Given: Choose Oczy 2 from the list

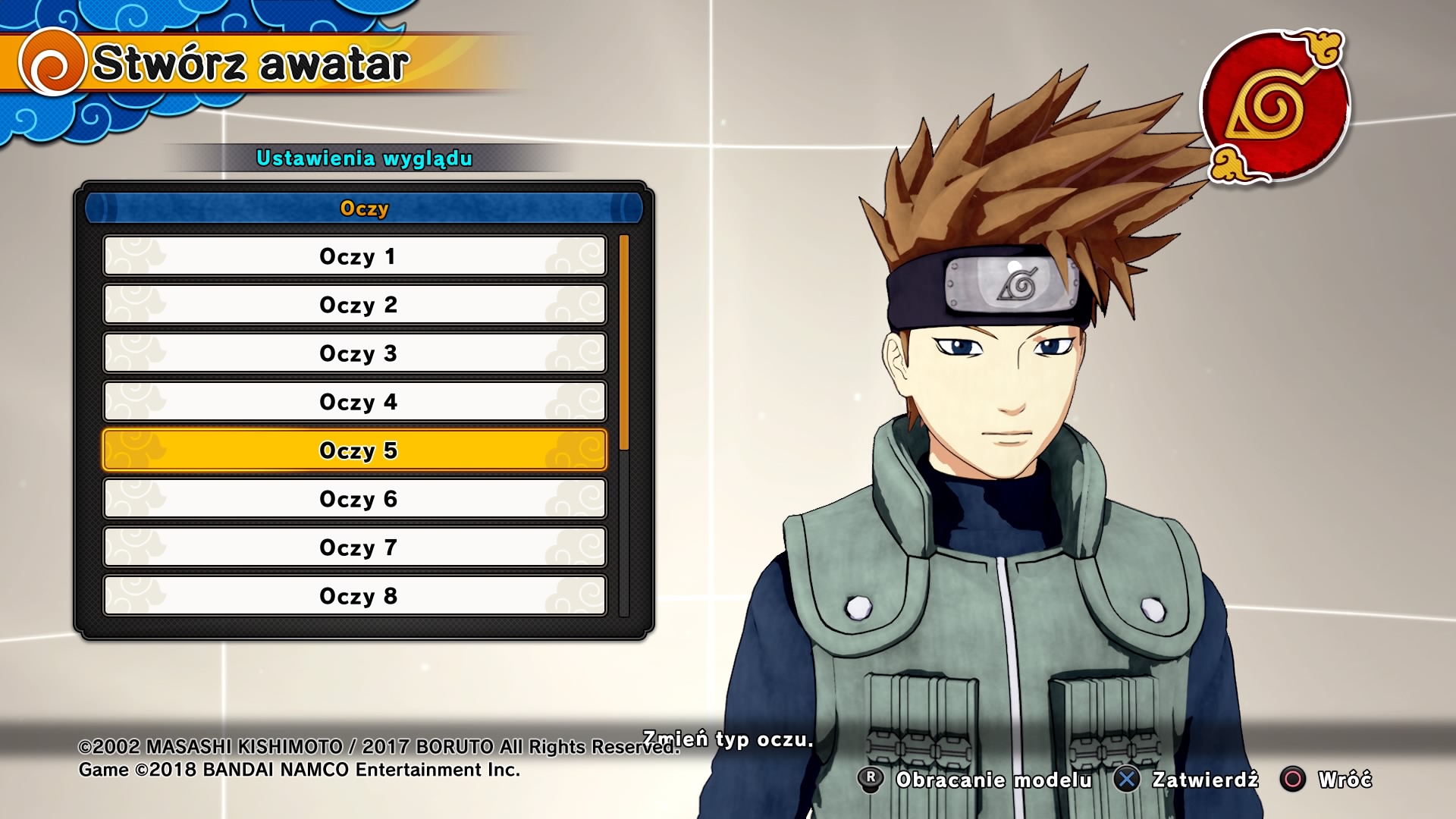Looking at the screenshot, I should click(x=355, y=305).
